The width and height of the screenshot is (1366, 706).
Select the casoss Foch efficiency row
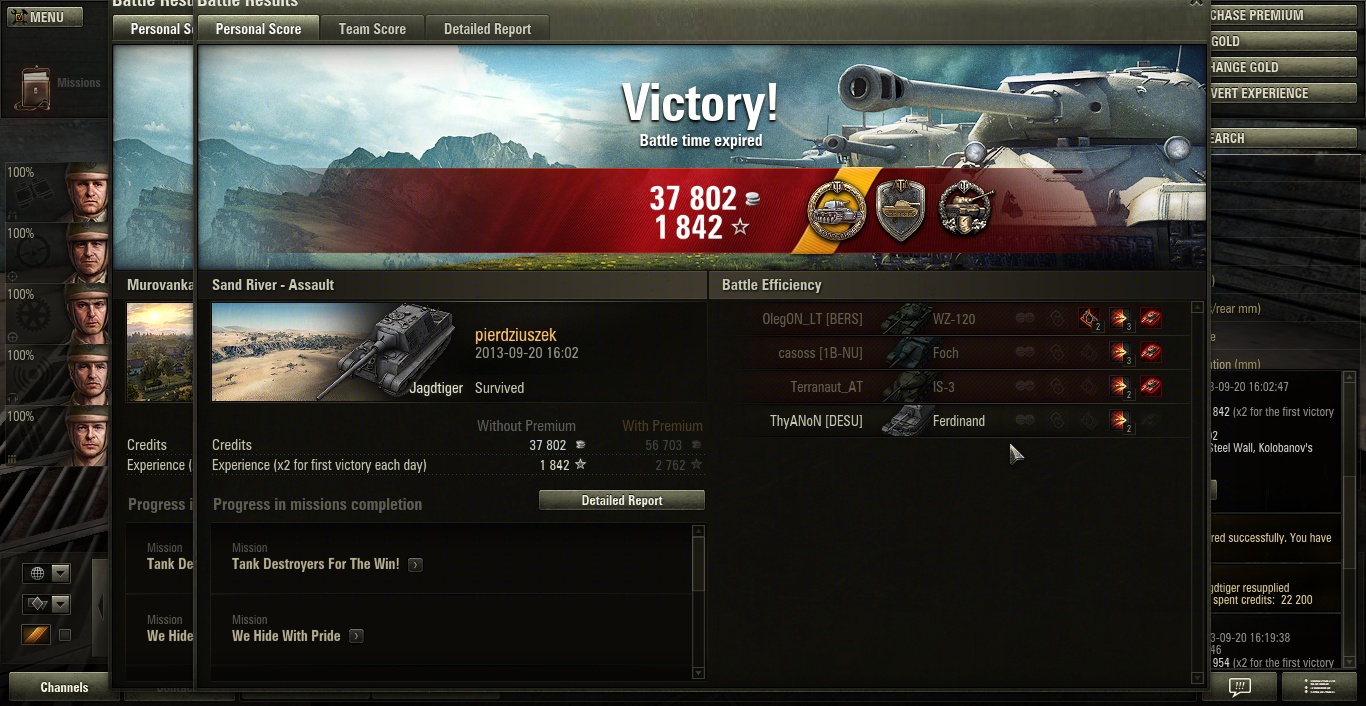(x=950, y=353)
